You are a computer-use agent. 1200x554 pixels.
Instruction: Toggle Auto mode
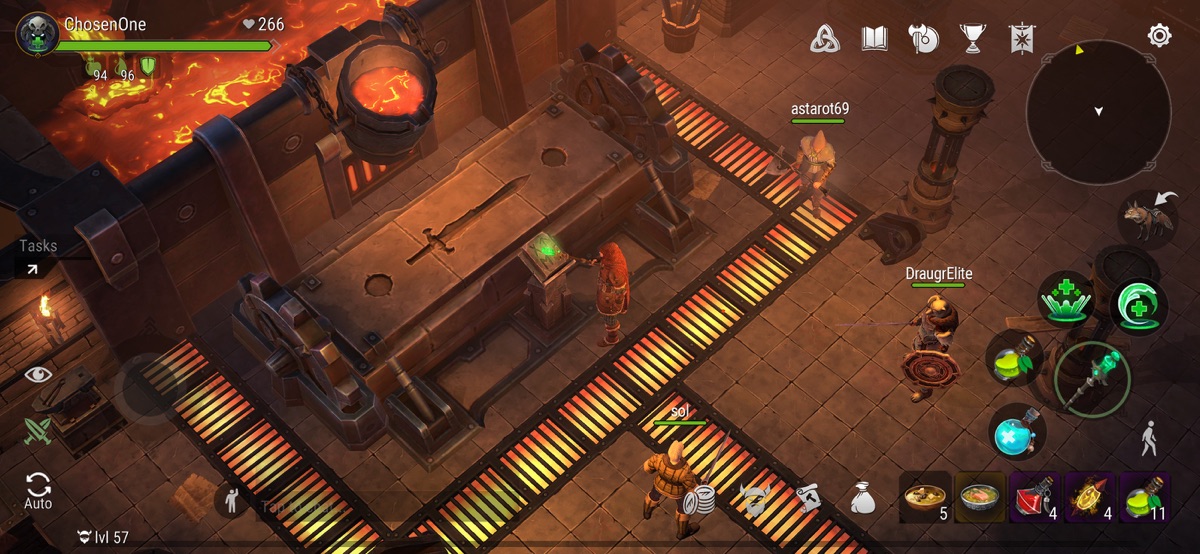[38, 491]
